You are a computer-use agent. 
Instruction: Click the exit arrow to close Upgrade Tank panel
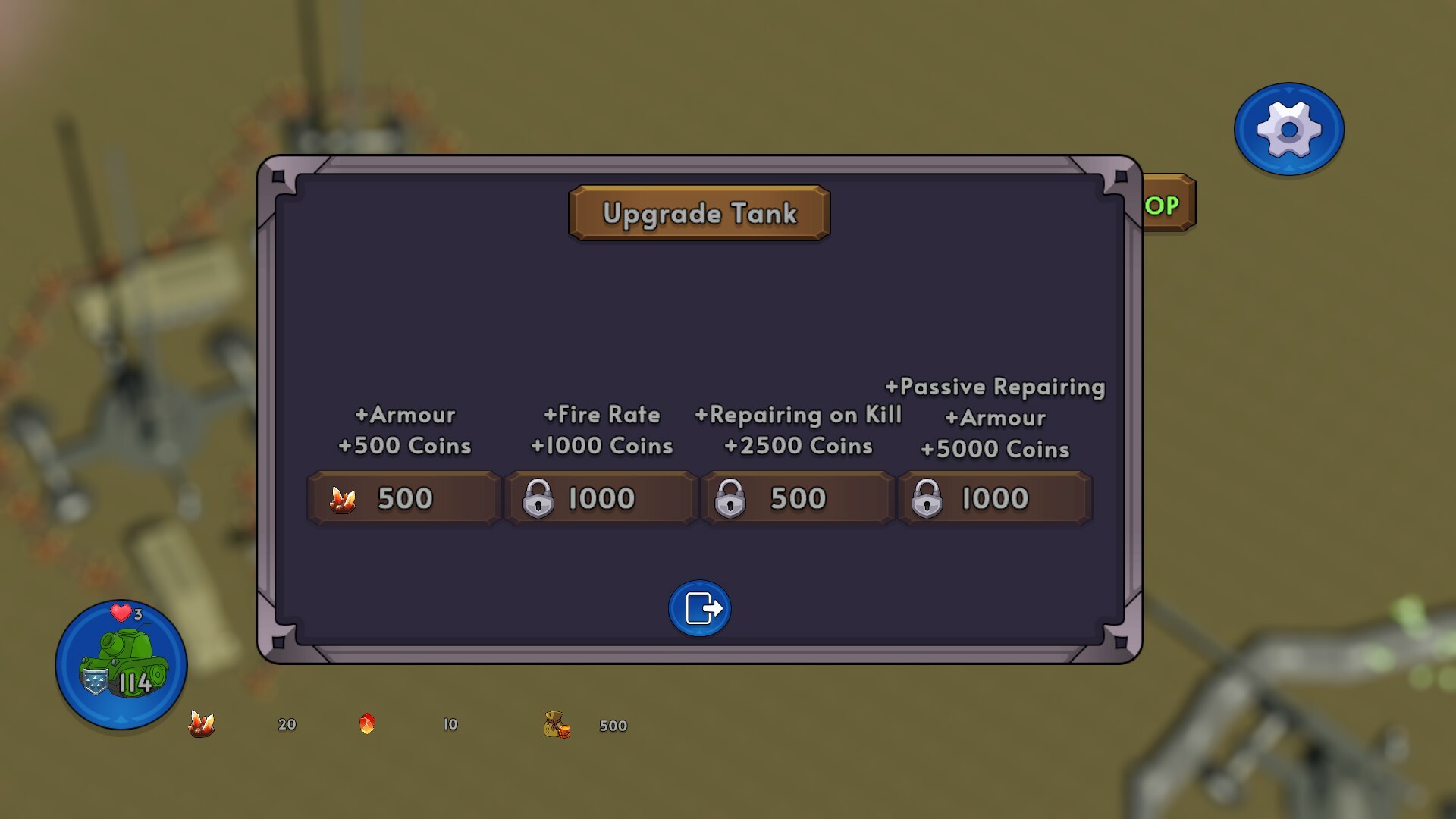pos(698,607)
